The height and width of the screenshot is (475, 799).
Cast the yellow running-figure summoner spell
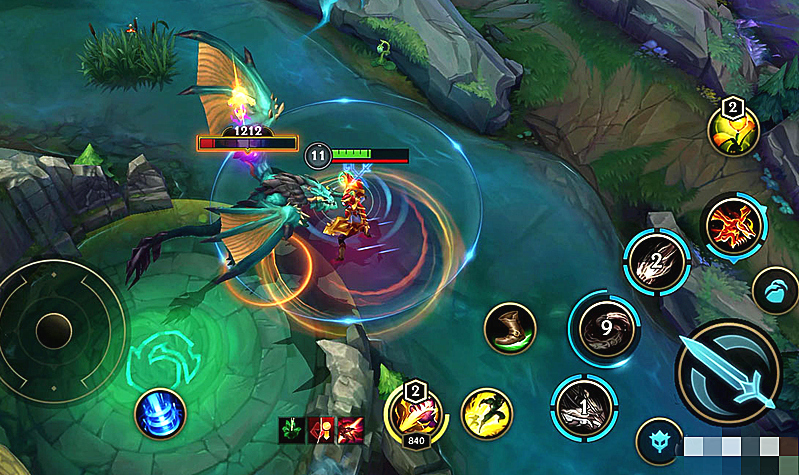click(x=487, y=412)
